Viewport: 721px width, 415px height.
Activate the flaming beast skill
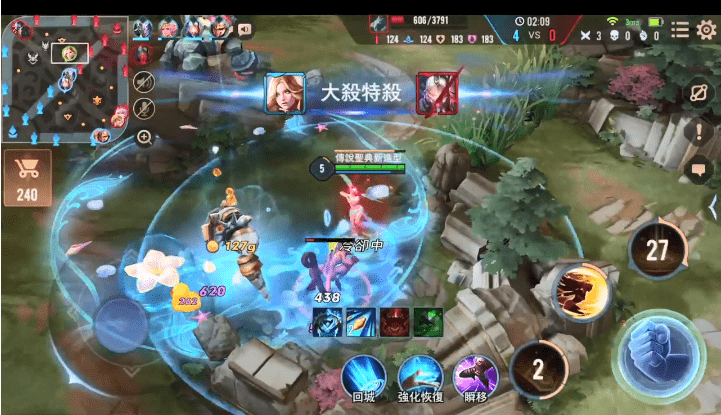pos(584,291)
